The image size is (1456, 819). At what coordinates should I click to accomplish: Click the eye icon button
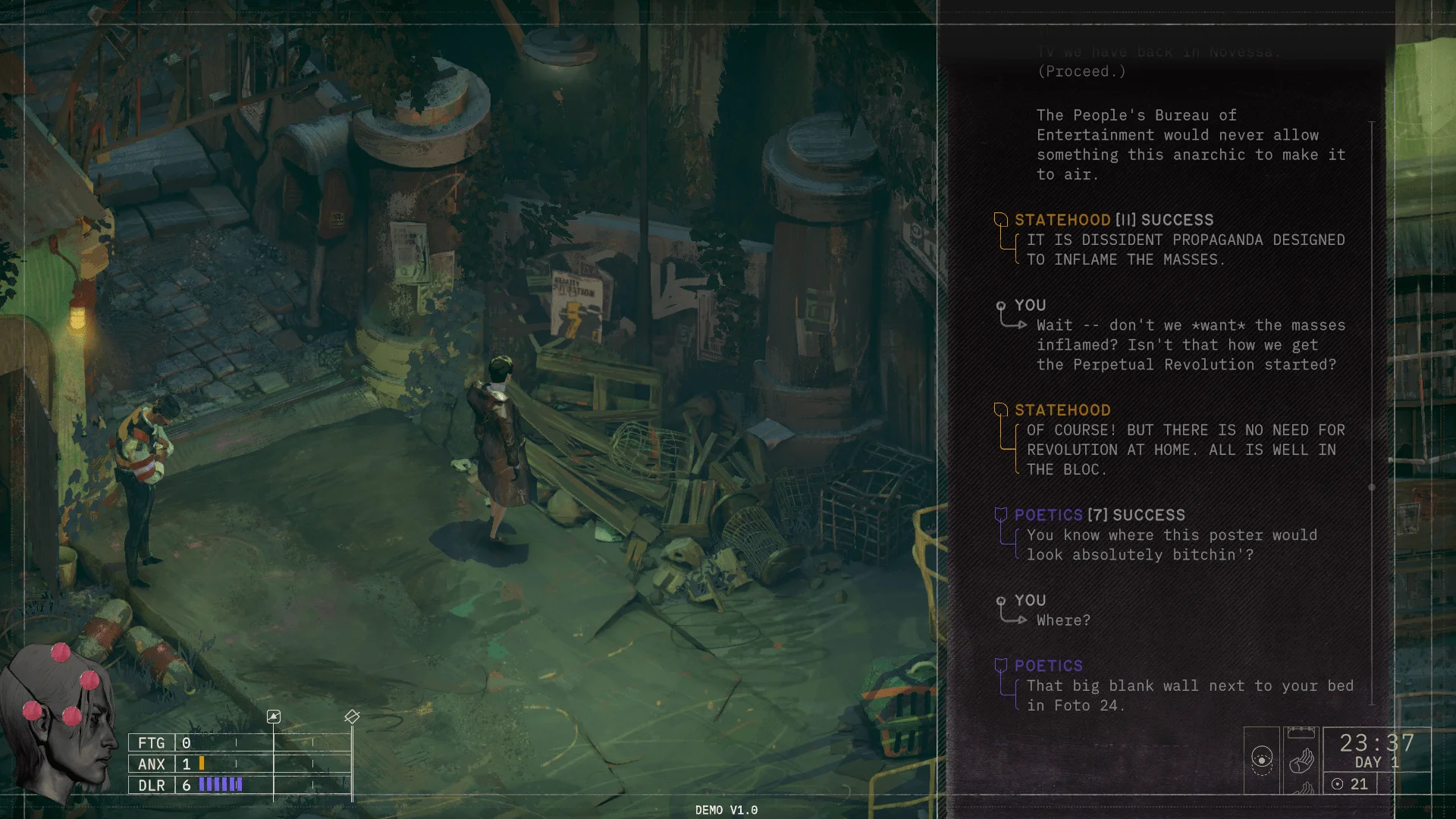pos(1262,760)
